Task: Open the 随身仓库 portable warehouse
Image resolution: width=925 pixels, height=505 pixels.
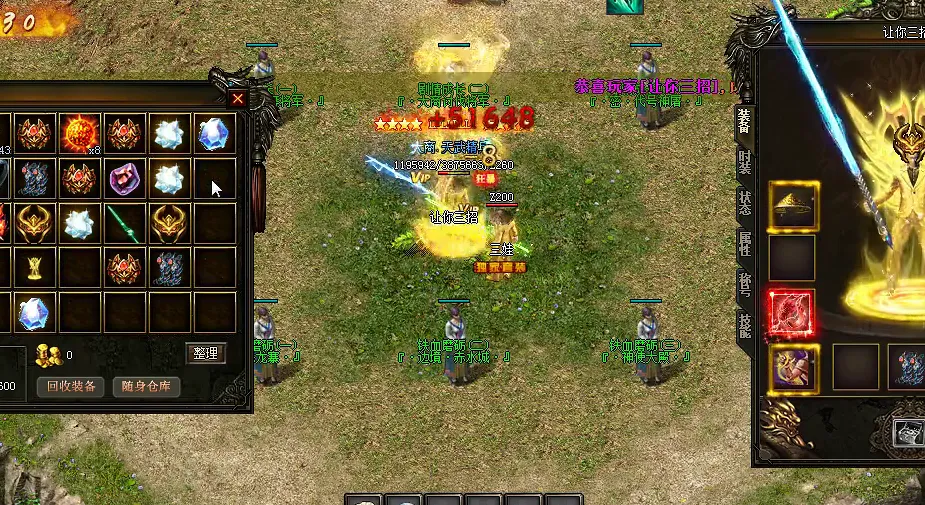Action: 146,387
